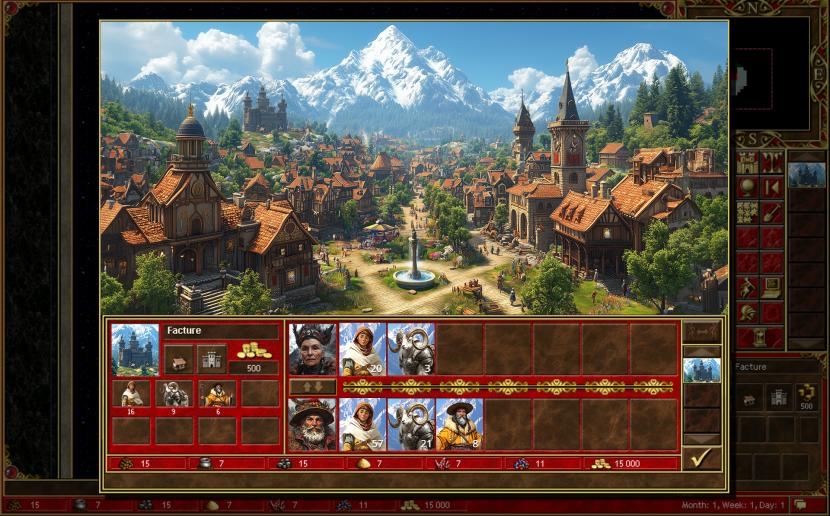The height and width of the screenshot is (516, 830).
Task: Click the gold income pile showing 500
Action: pos(253,352)
